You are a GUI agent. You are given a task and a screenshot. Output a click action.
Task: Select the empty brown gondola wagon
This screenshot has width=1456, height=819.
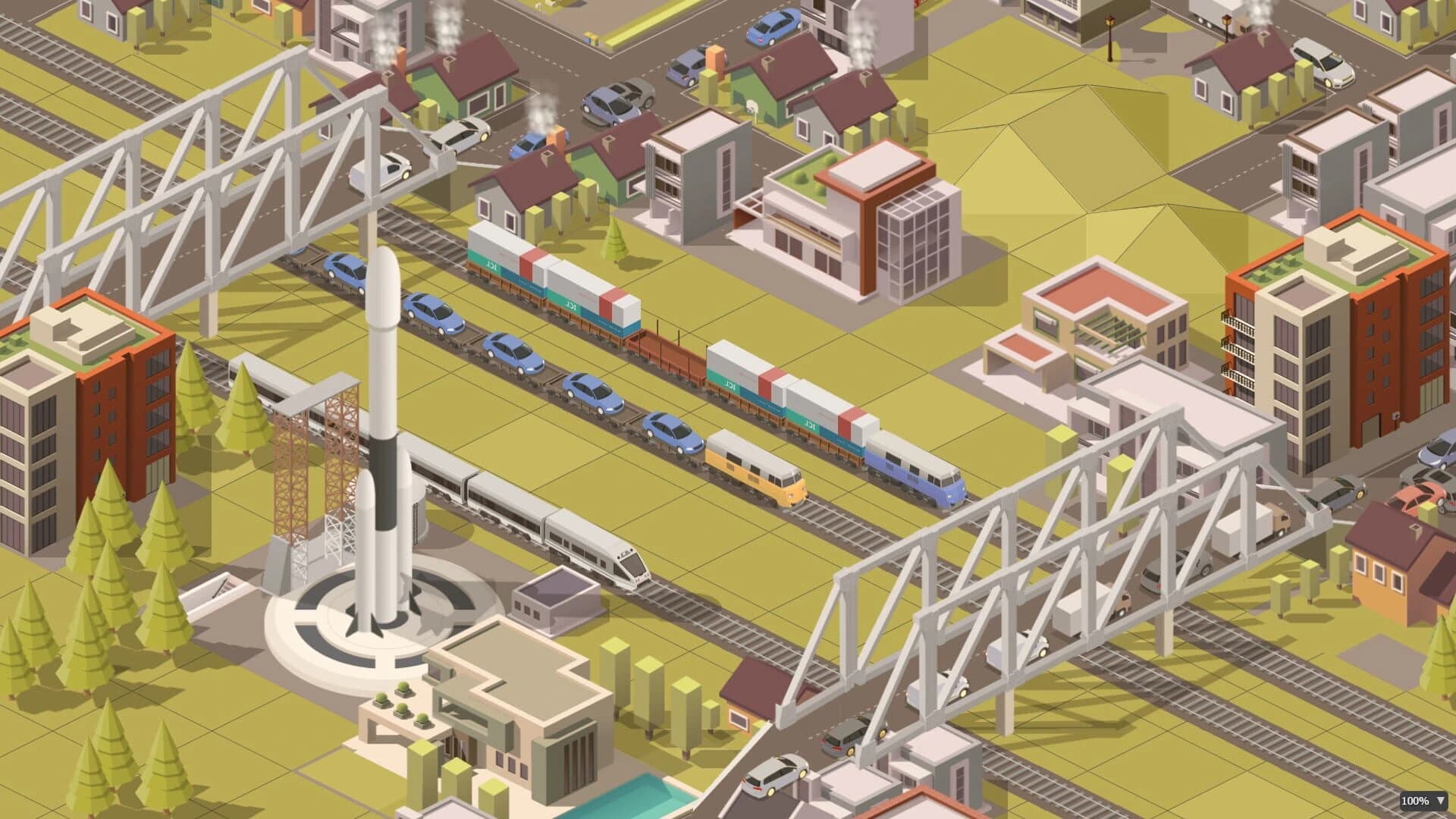click(667, 356)
